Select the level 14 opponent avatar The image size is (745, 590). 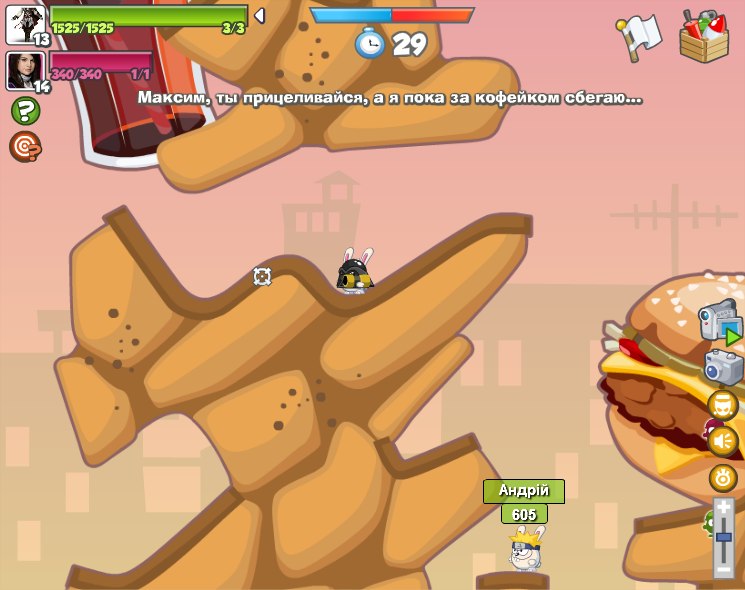click(26, 71)
